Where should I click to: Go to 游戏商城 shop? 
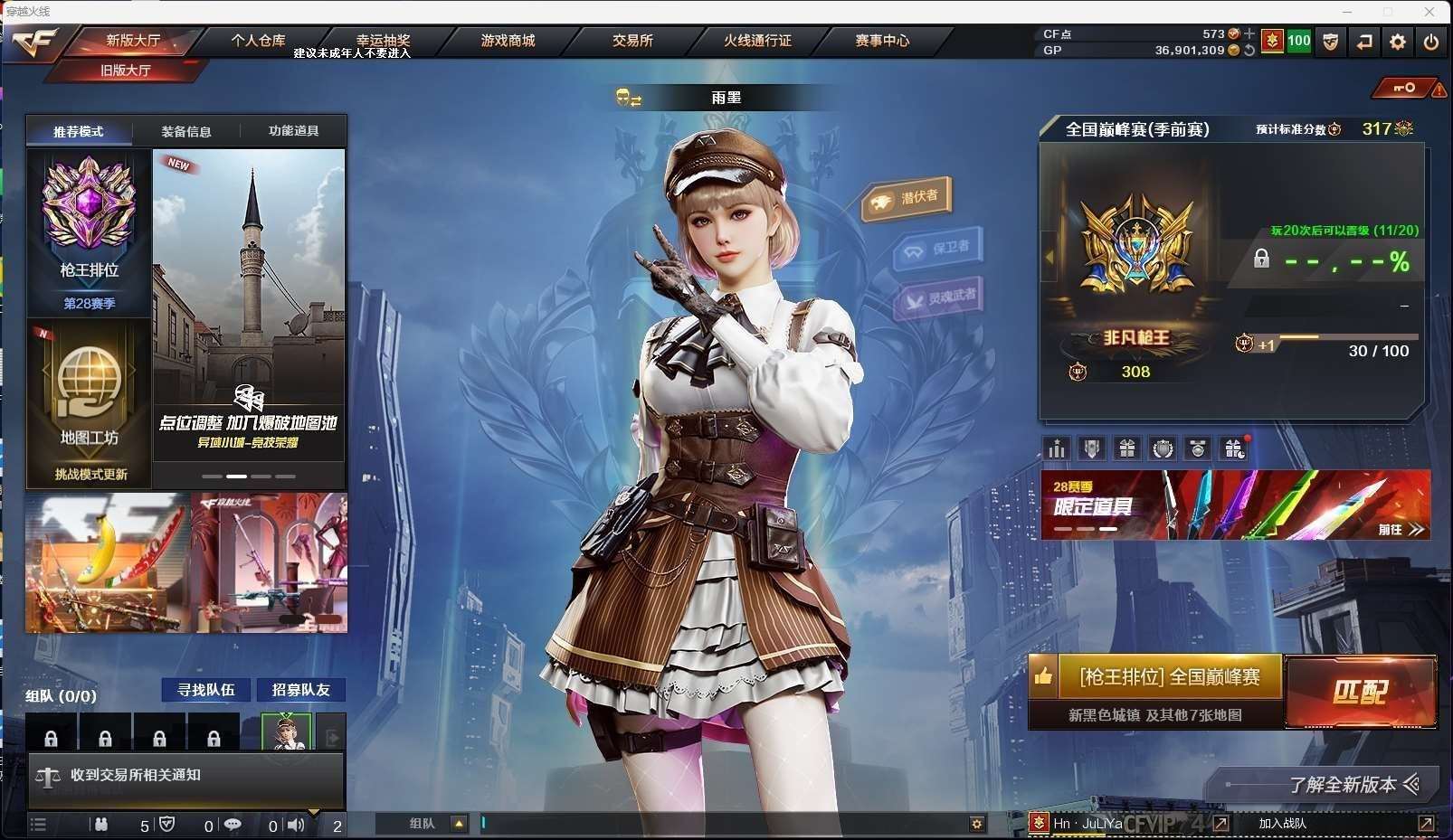coord(508,41)
